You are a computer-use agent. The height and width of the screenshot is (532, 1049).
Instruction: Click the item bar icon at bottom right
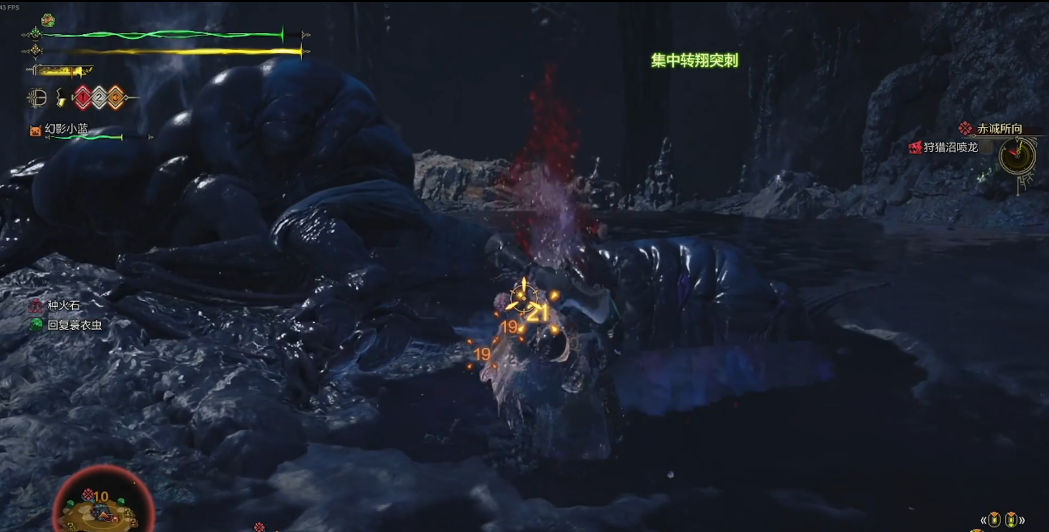1003,520
